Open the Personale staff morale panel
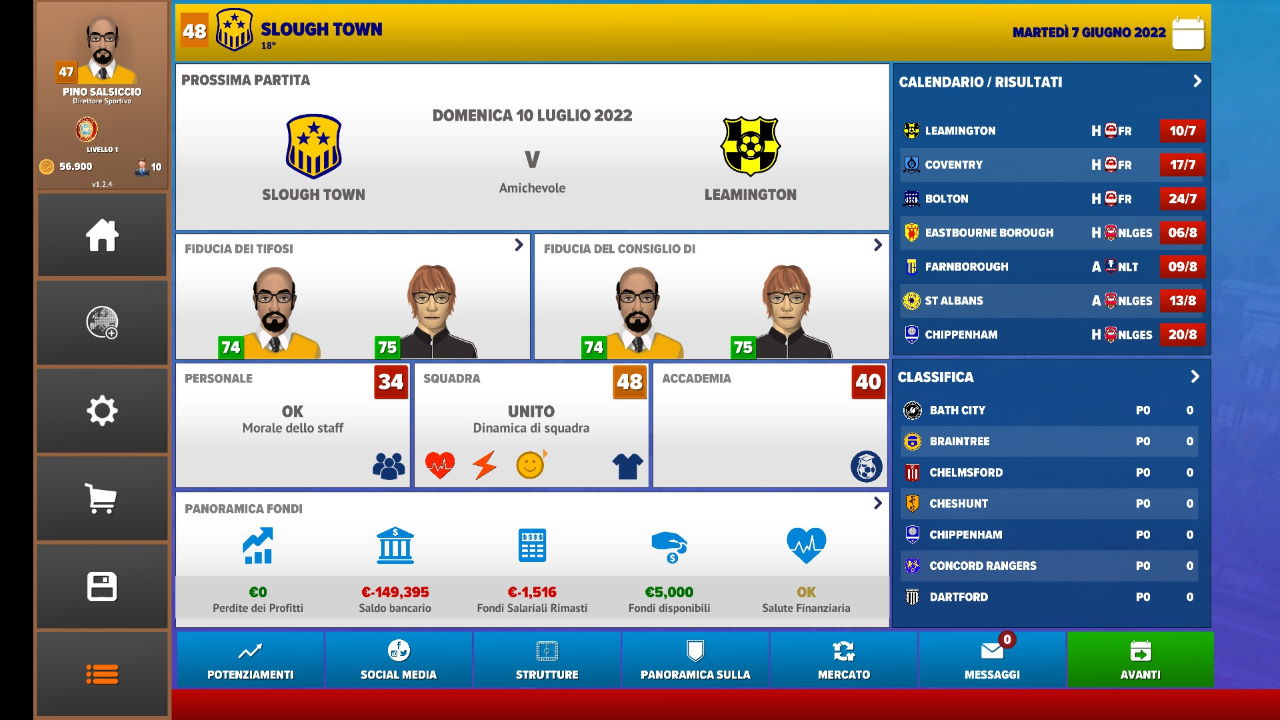 click(x=292, y=425)
